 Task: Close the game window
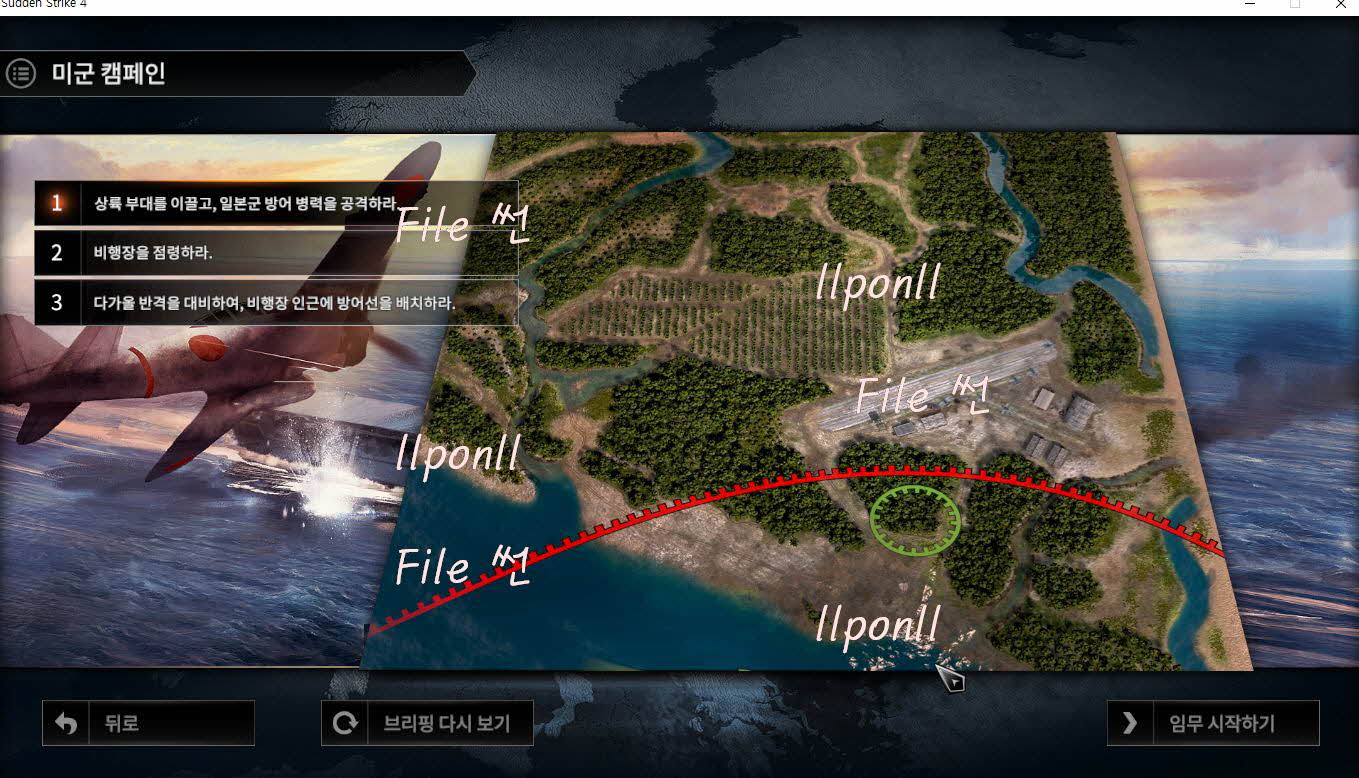pos(1340,6)
